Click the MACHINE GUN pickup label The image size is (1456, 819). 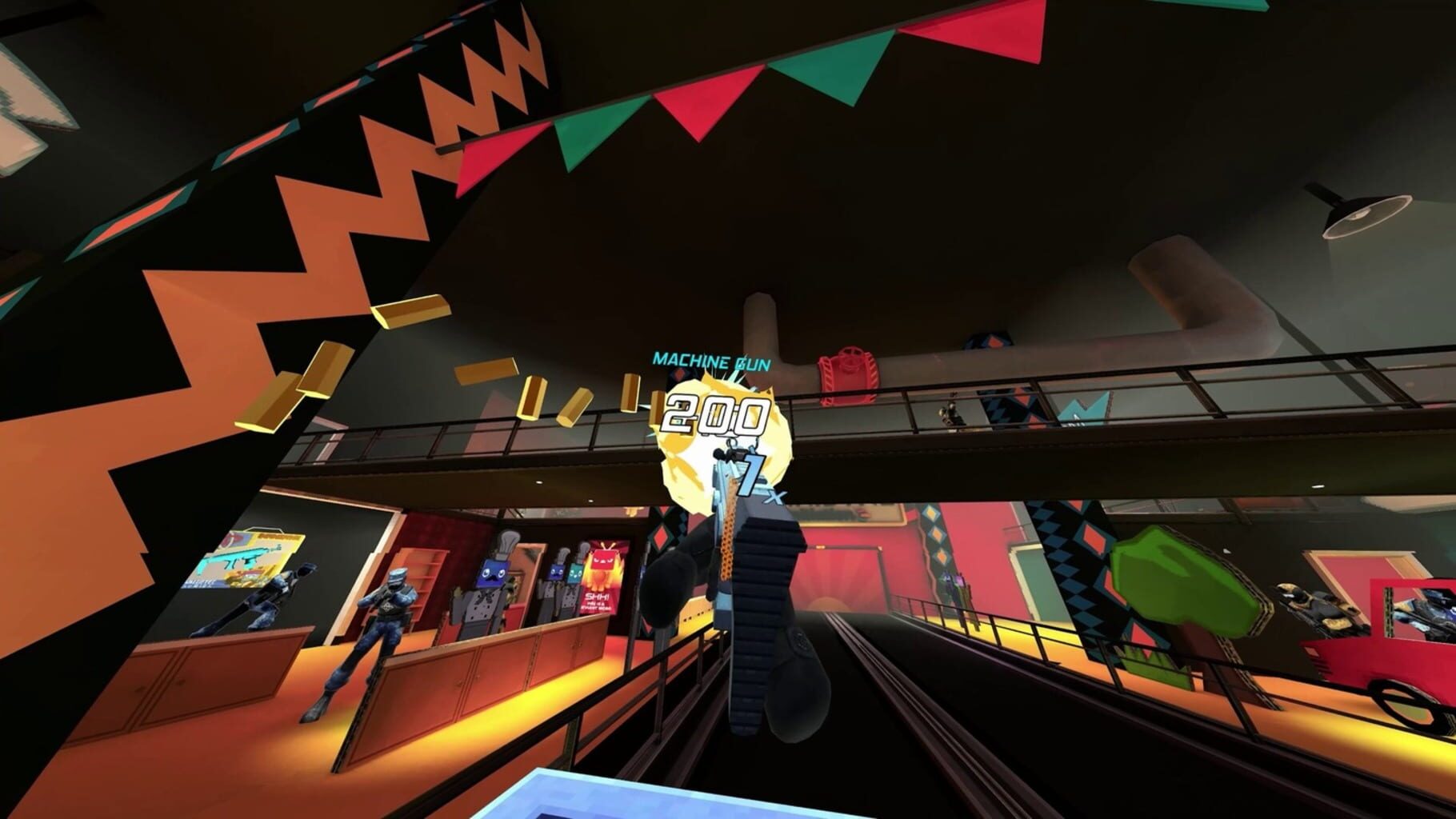[x=710, y=362]
